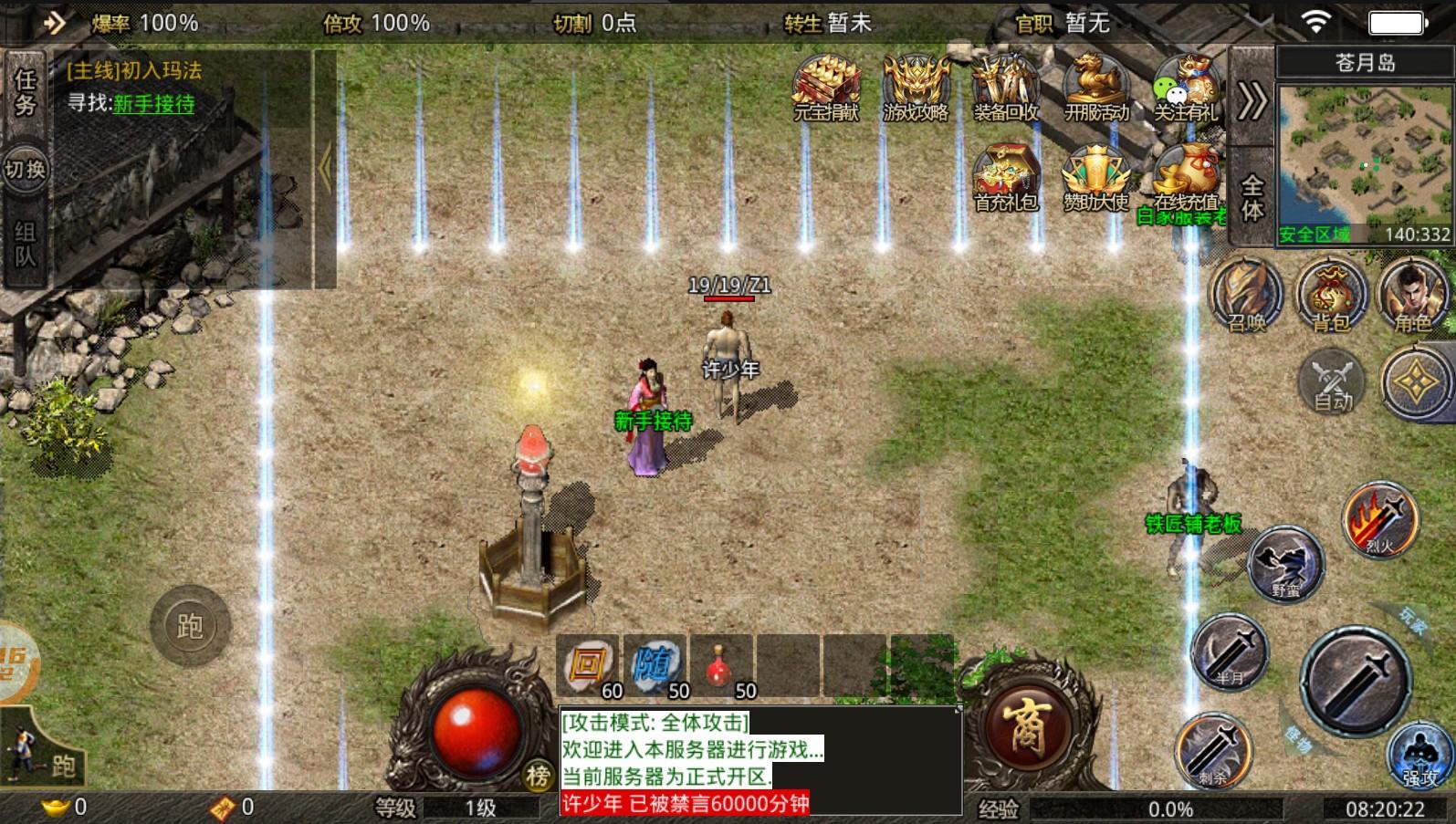Use the red potion hotbar slot
1456x824 pixels.
(x=721, y=665)
